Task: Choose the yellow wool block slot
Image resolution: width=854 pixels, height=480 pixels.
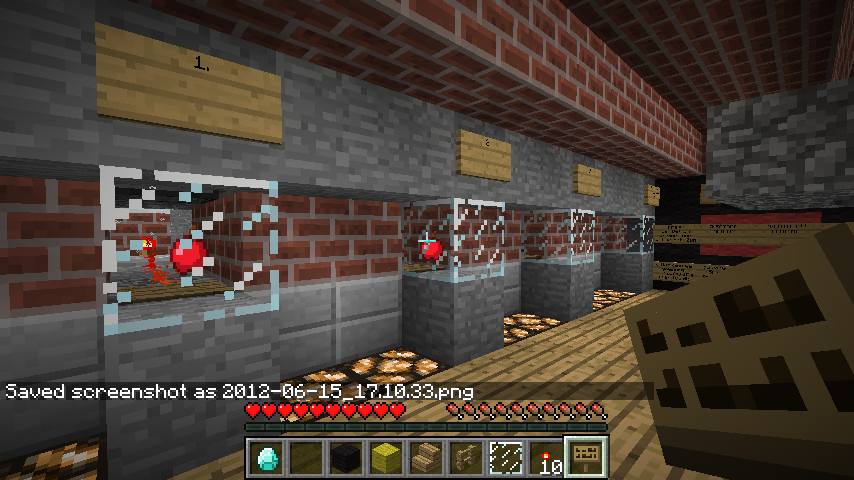Action: pyautogui.click(x=386, y=458)
